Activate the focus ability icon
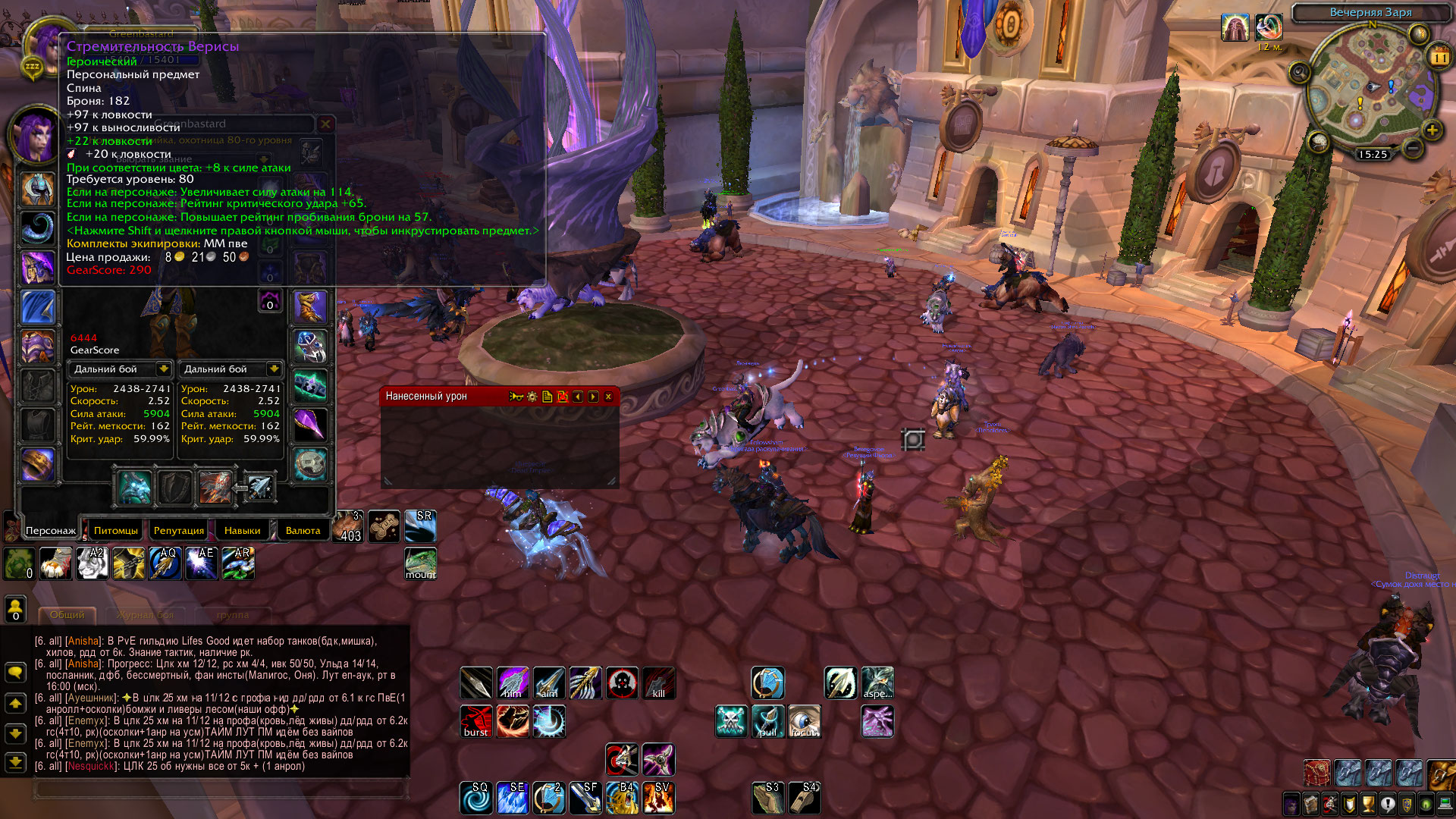 pos(804,721)
